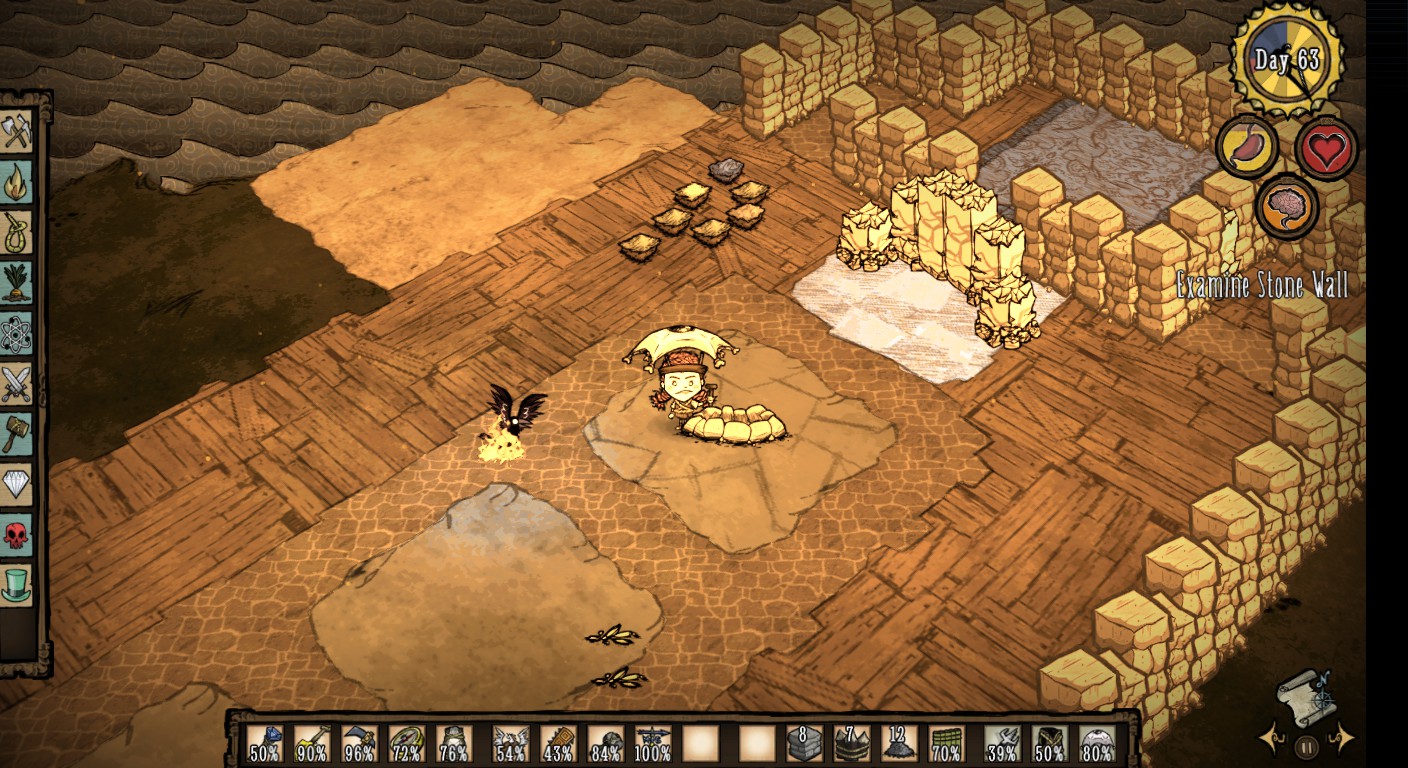Image resolution: width=1408 pixels, height=768 pixels.
Task: Choose the Fight crossed-swords tab
Action: point(17,384)
